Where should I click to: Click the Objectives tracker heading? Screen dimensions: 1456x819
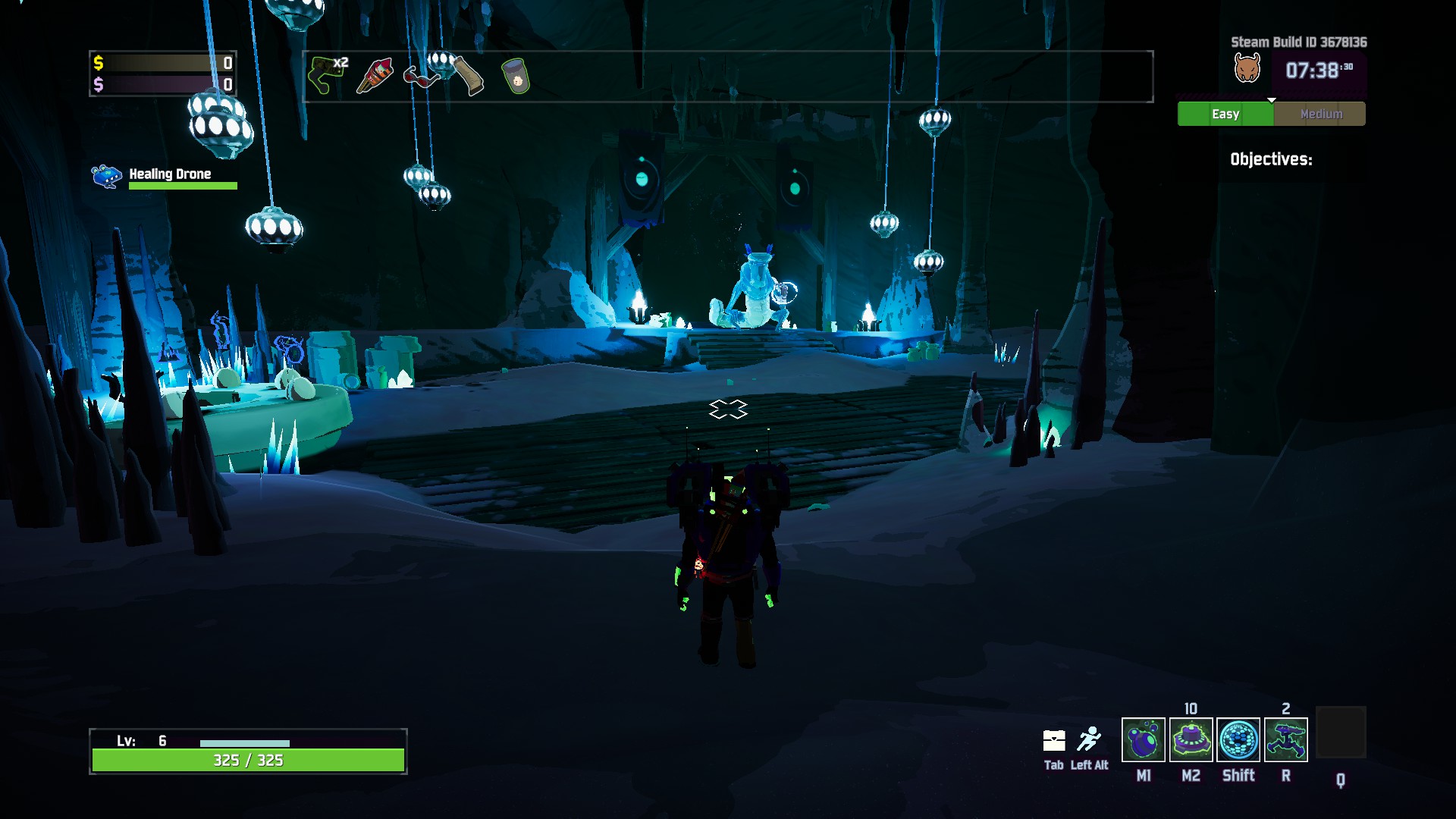coord(1271,159)
